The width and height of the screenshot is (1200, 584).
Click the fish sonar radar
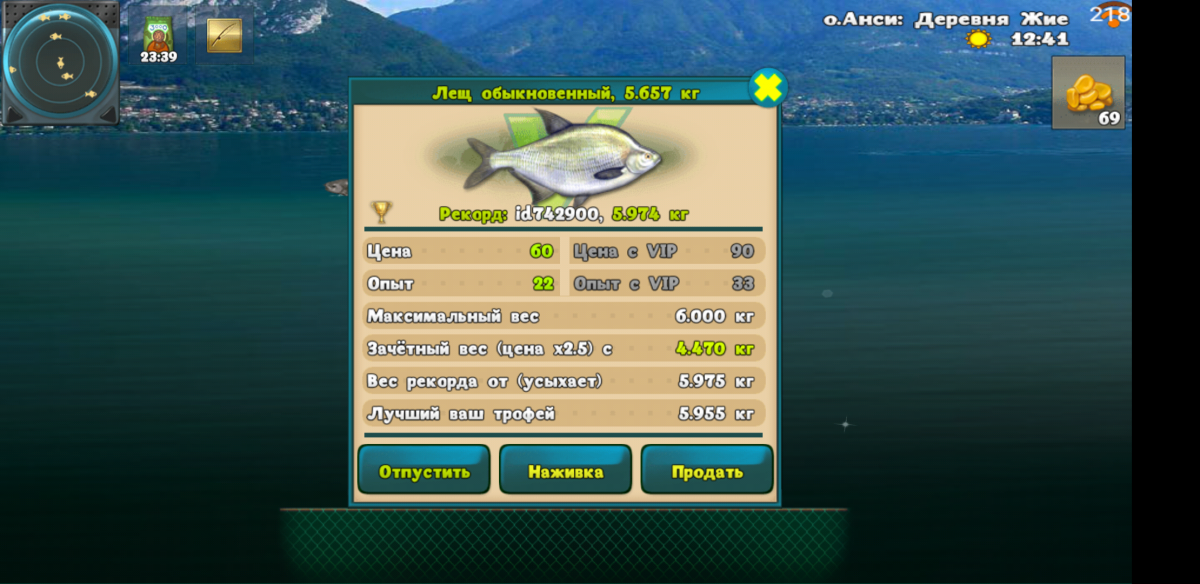click(61, 64)
